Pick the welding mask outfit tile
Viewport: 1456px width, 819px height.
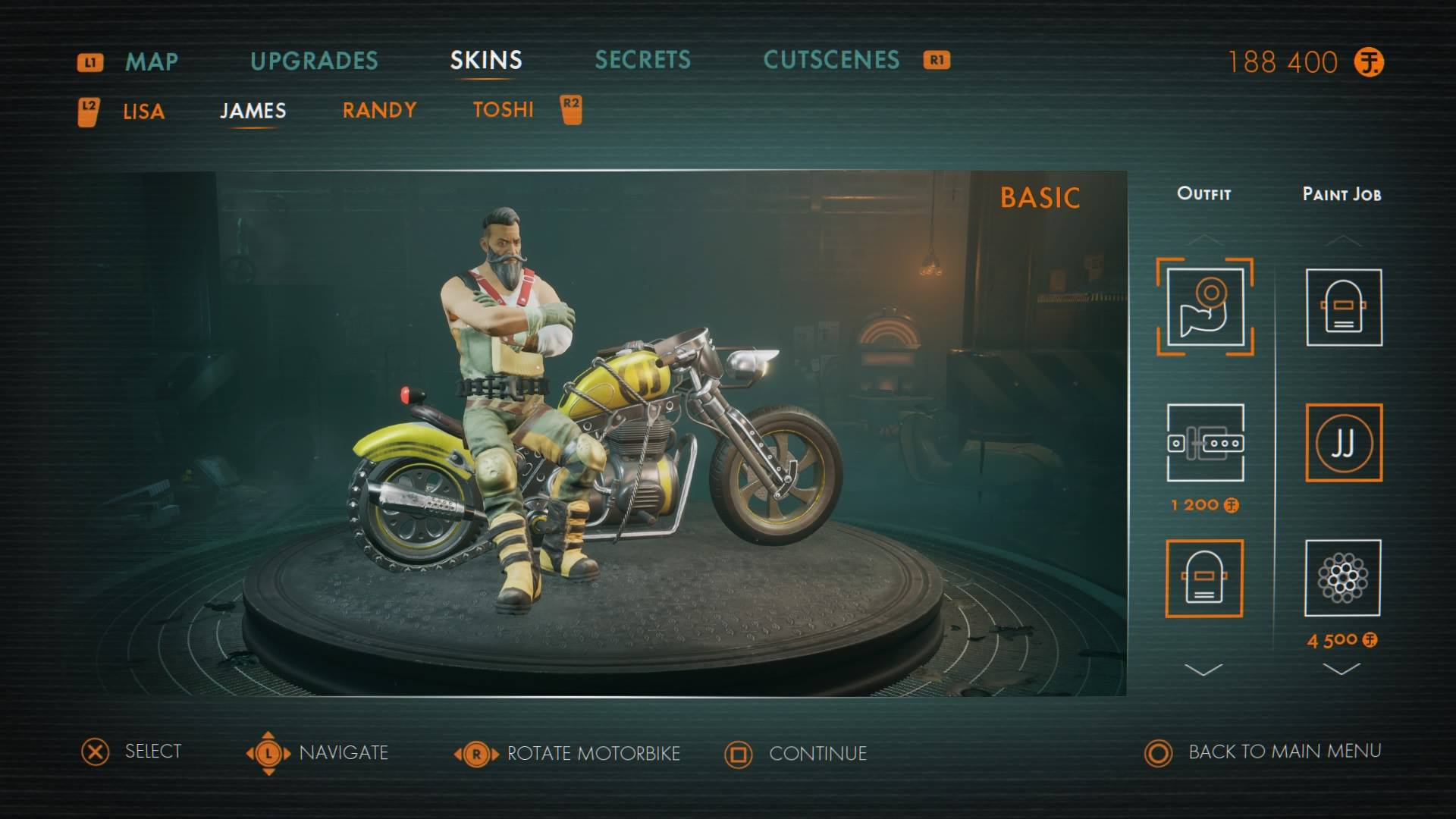(1203, 578)
